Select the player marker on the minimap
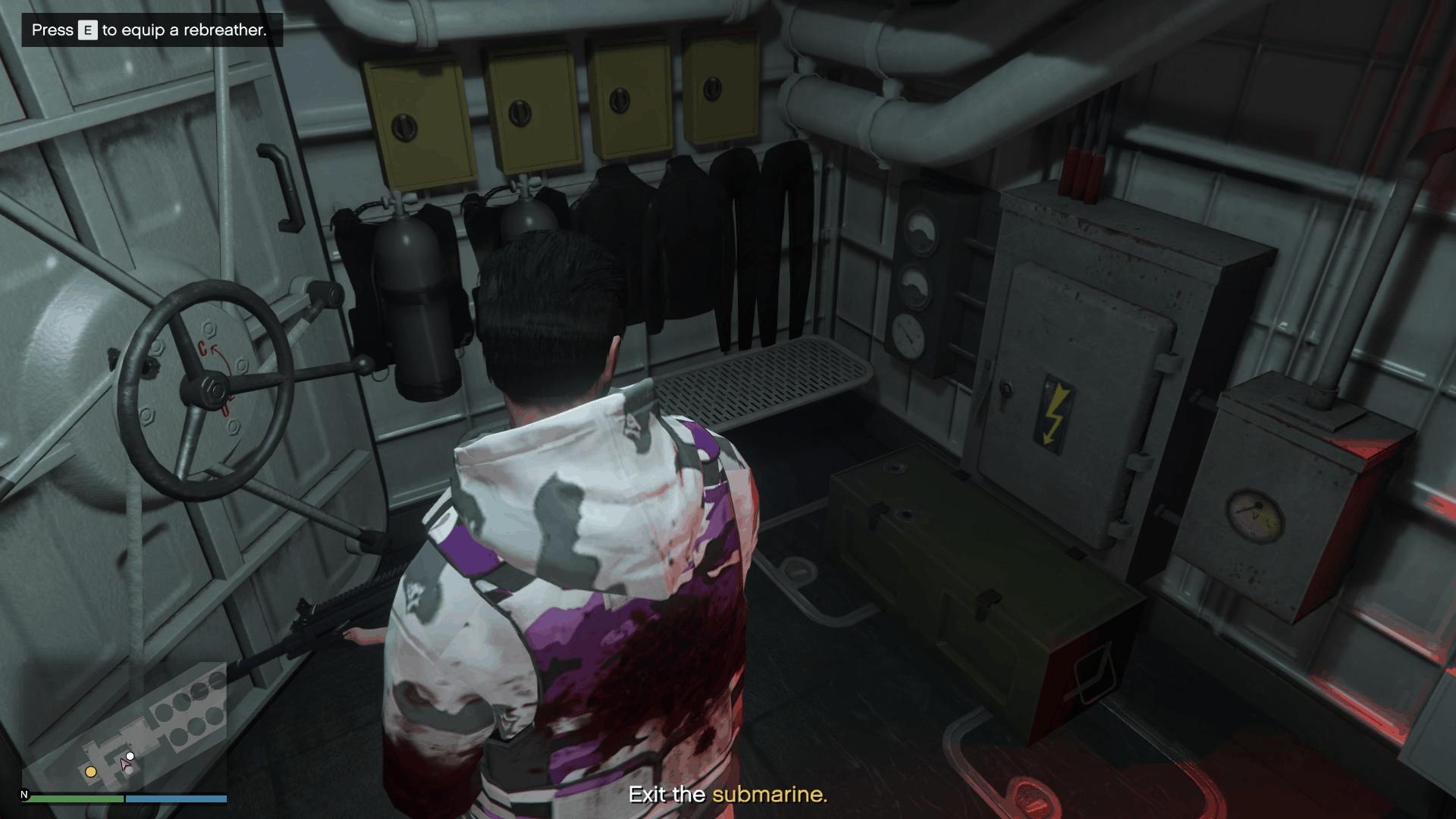This screenshot has height=819, width=1456. pos(125,764)
